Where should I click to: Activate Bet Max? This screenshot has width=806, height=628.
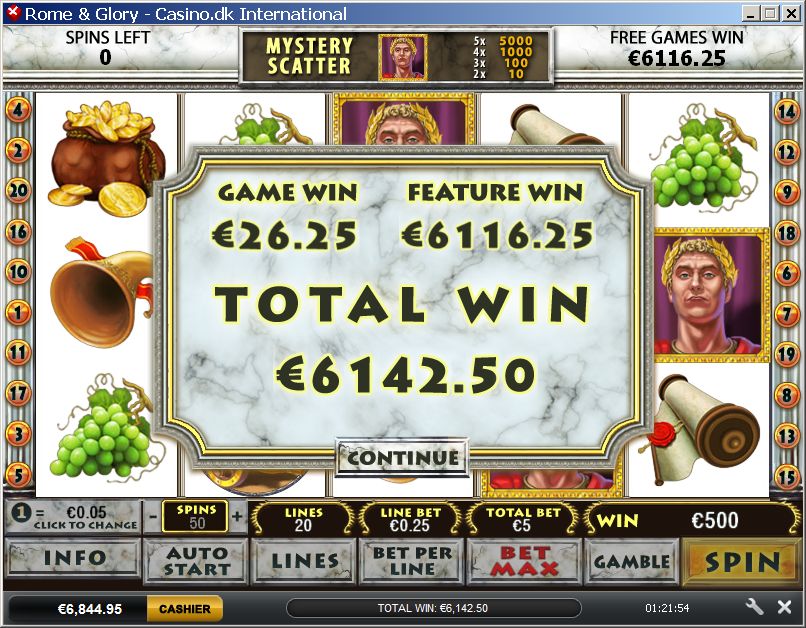coord(523,560)
